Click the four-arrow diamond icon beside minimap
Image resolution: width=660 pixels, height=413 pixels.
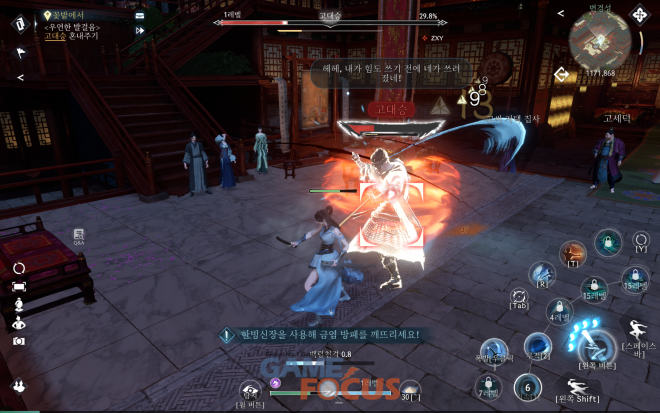coord(639,16)
